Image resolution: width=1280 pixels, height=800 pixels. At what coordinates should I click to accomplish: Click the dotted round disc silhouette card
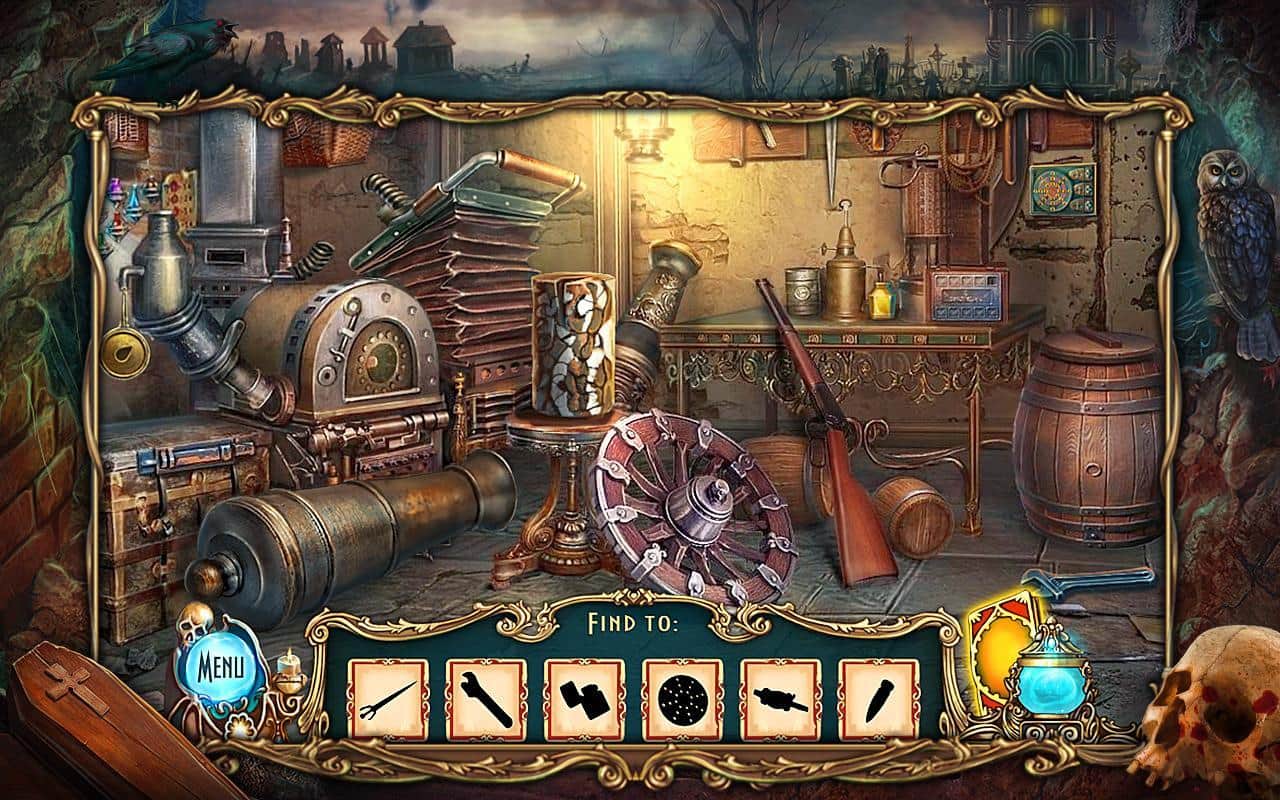(x=683, y=699)
